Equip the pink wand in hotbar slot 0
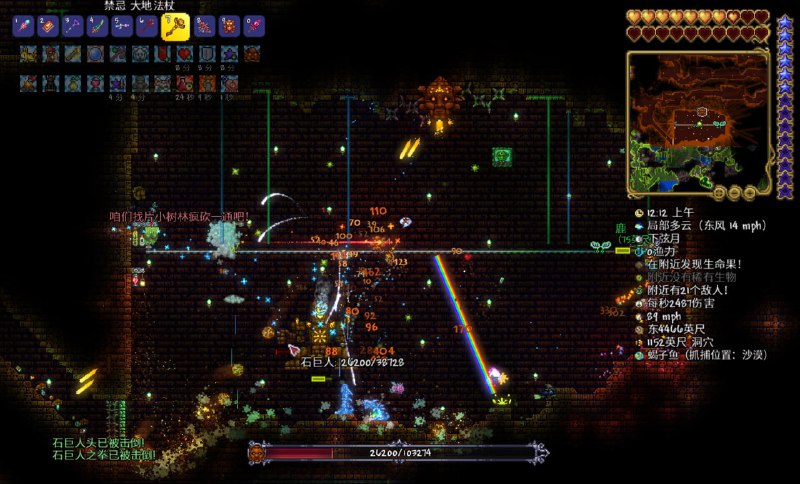The height and width of the screenshot is (484, 800). 254,26
